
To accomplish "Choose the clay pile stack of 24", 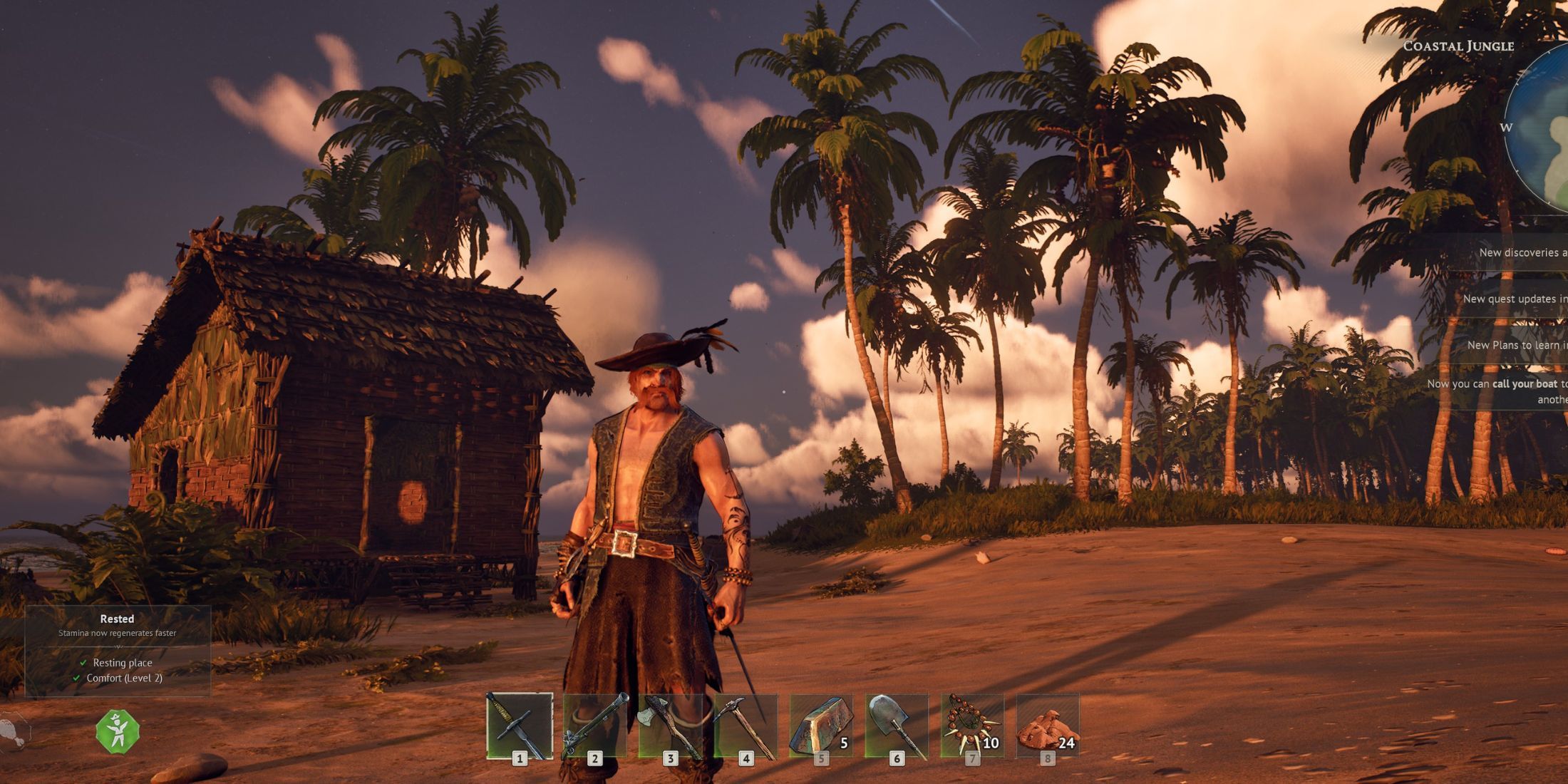I will 1048,726.
